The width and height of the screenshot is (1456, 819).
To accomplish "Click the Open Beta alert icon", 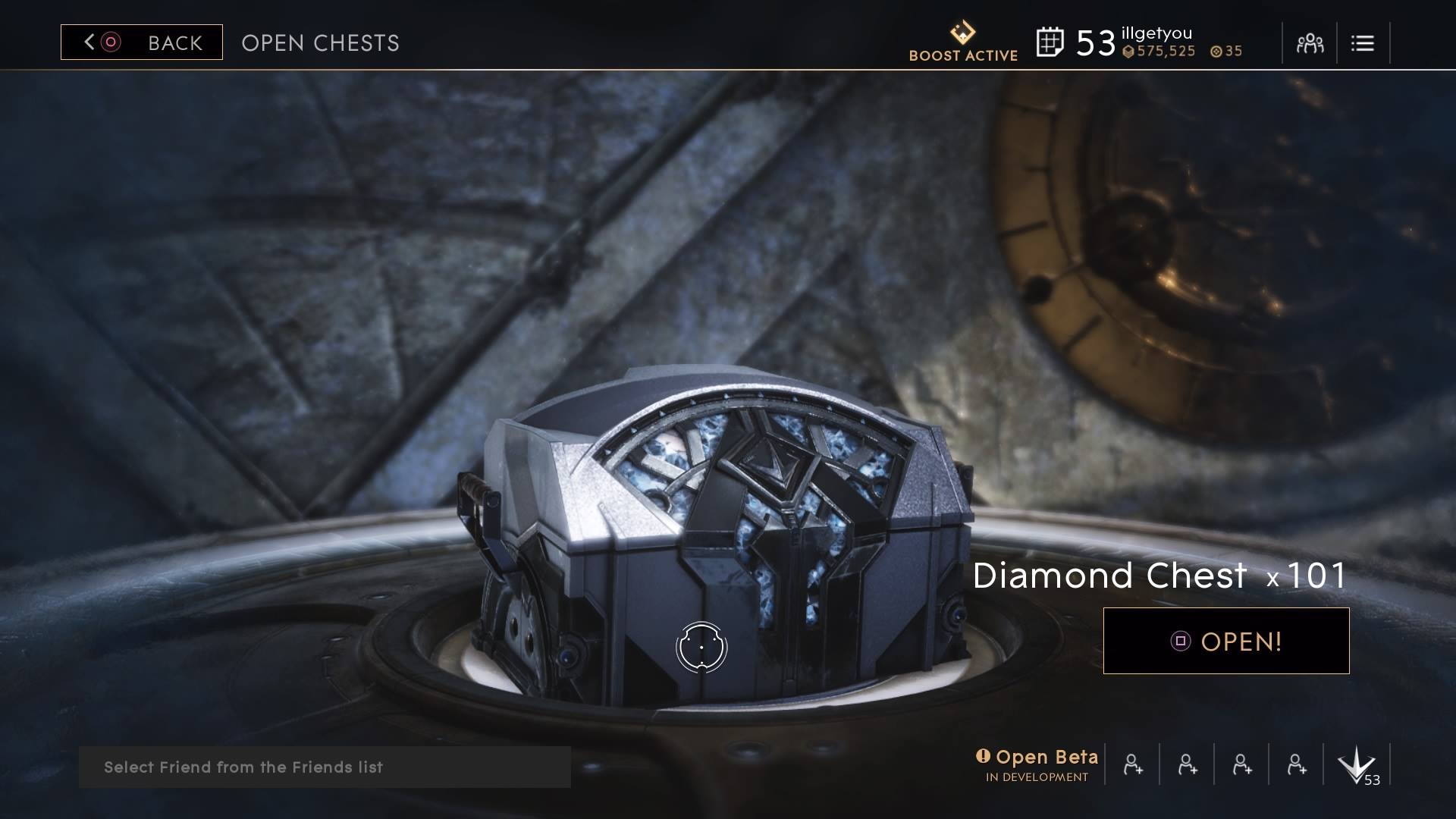I will (x=984, y=756).
